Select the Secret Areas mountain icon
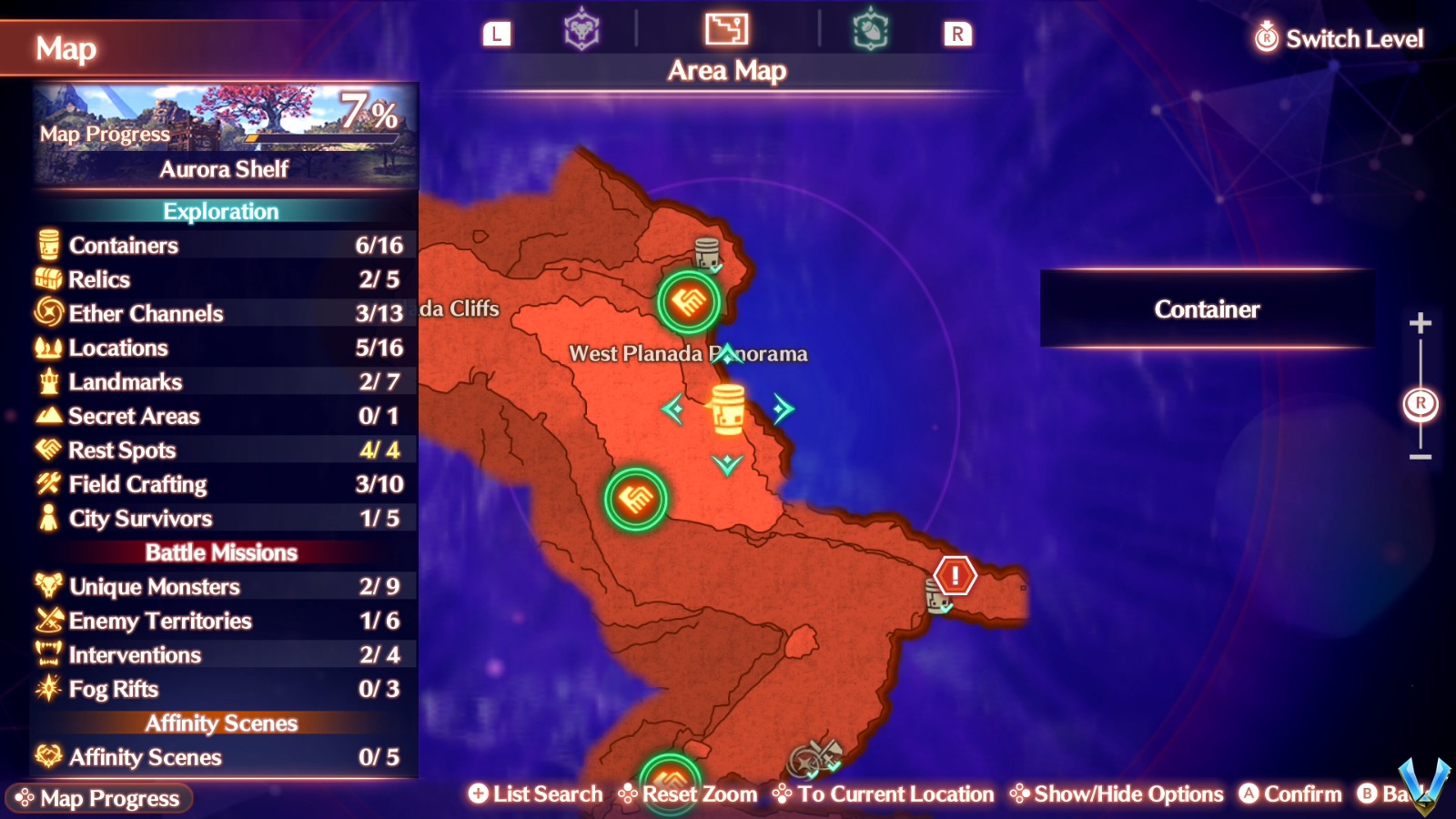Viewport: 1456px width, 819px height. click(47, 416)
